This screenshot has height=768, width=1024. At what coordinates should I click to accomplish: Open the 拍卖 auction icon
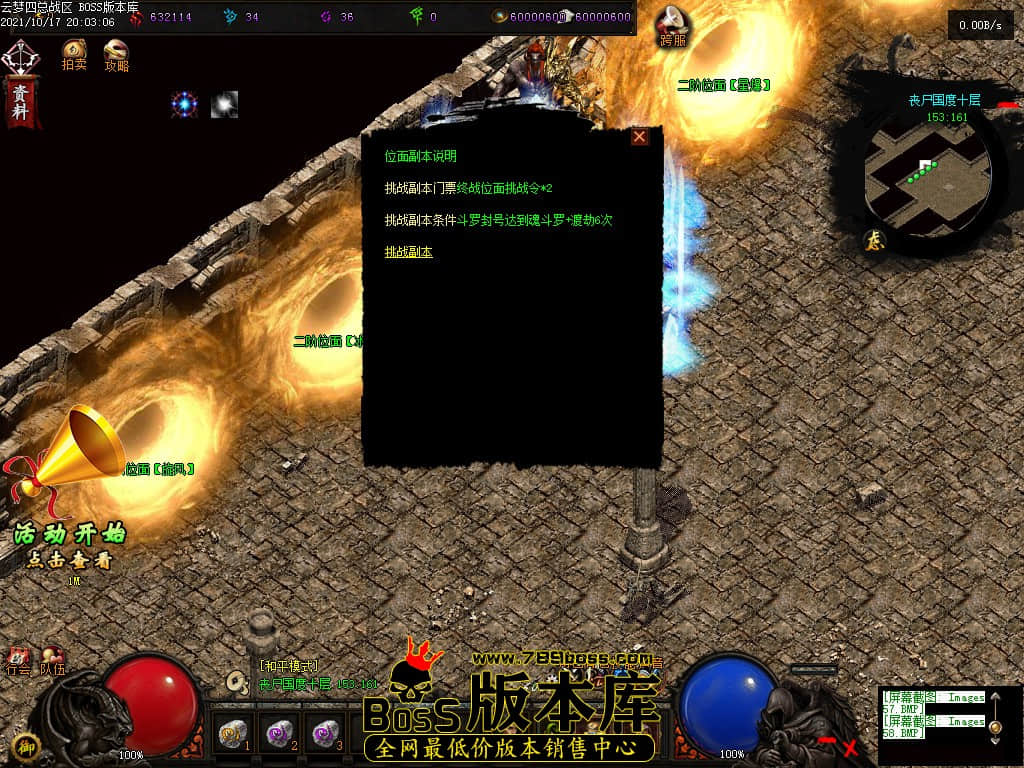click(74, 54)
